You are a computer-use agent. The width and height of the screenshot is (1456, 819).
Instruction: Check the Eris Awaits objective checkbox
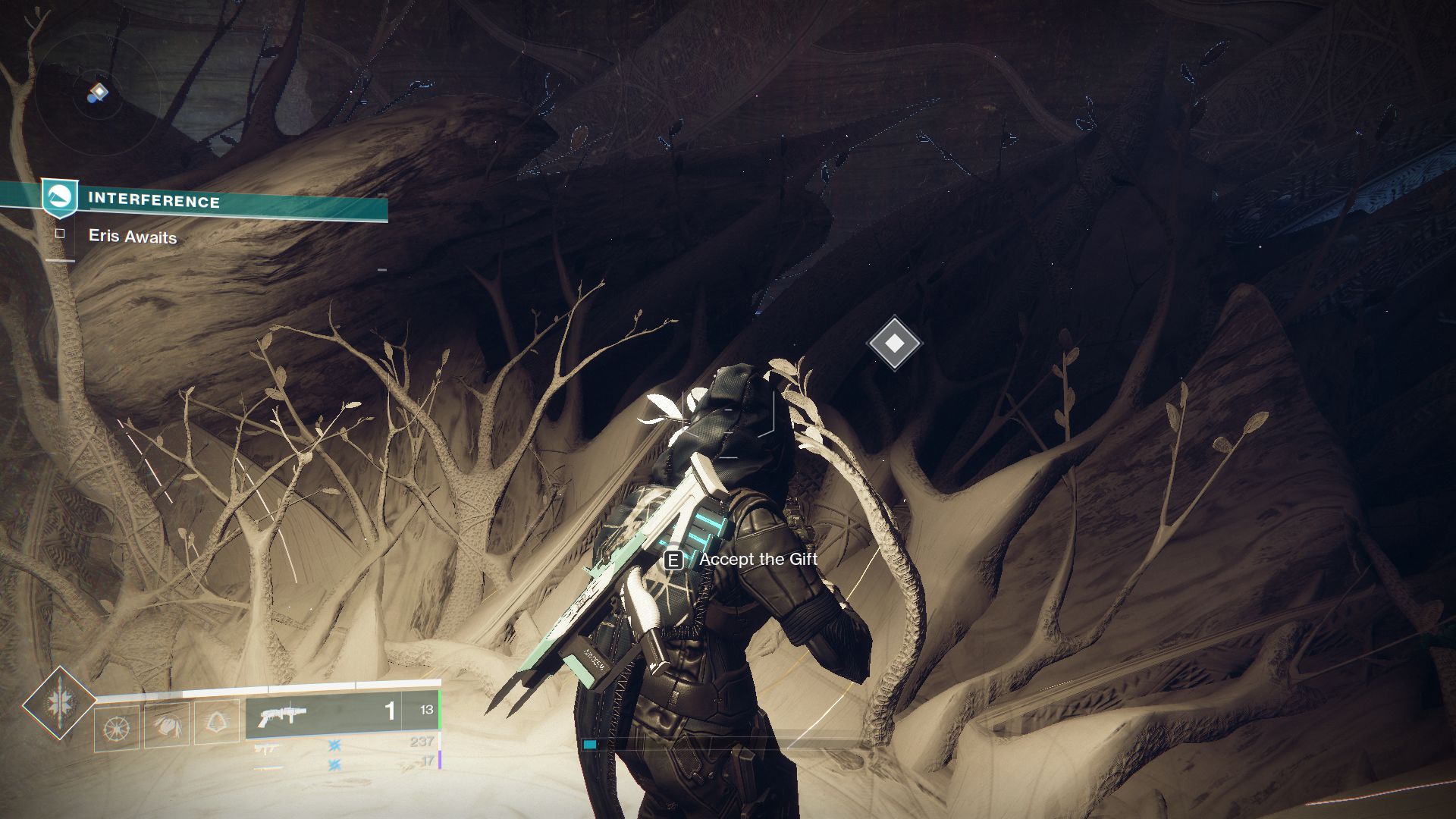(x=60, y=235)
